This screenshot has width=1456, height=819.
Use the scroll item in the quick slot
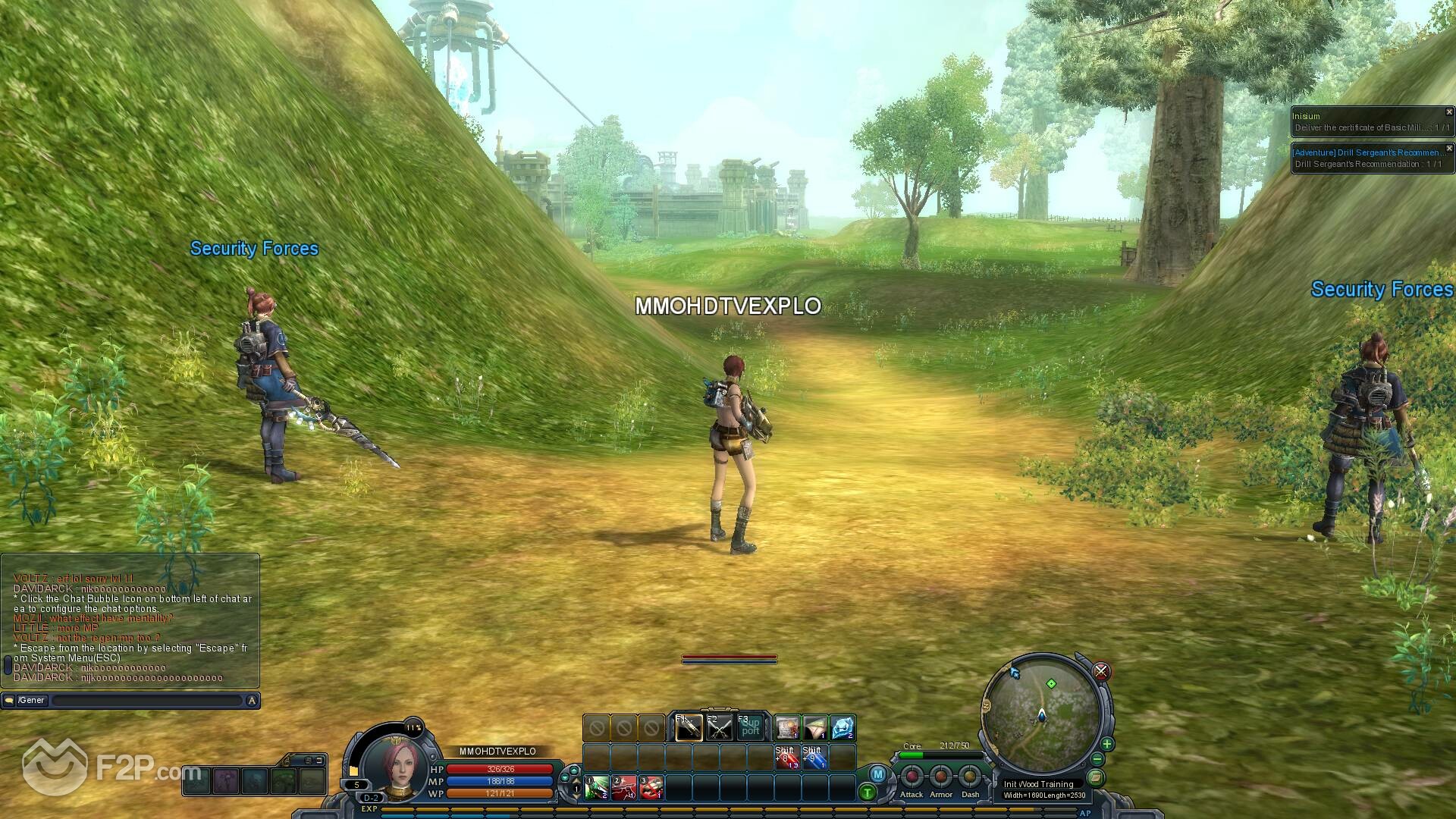point(787,728)
